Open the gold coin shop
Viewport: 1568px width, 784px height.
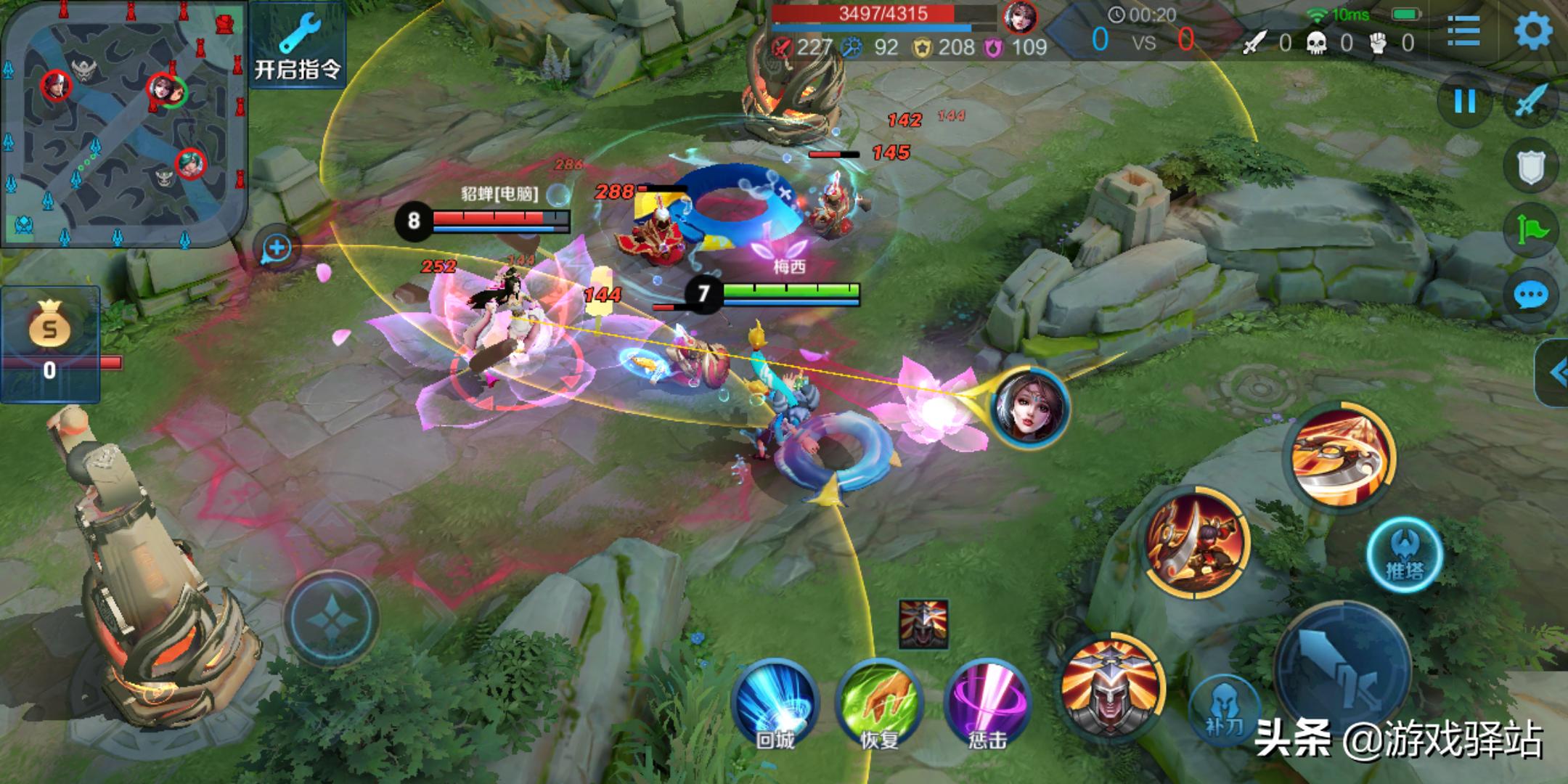pos(49,343)
